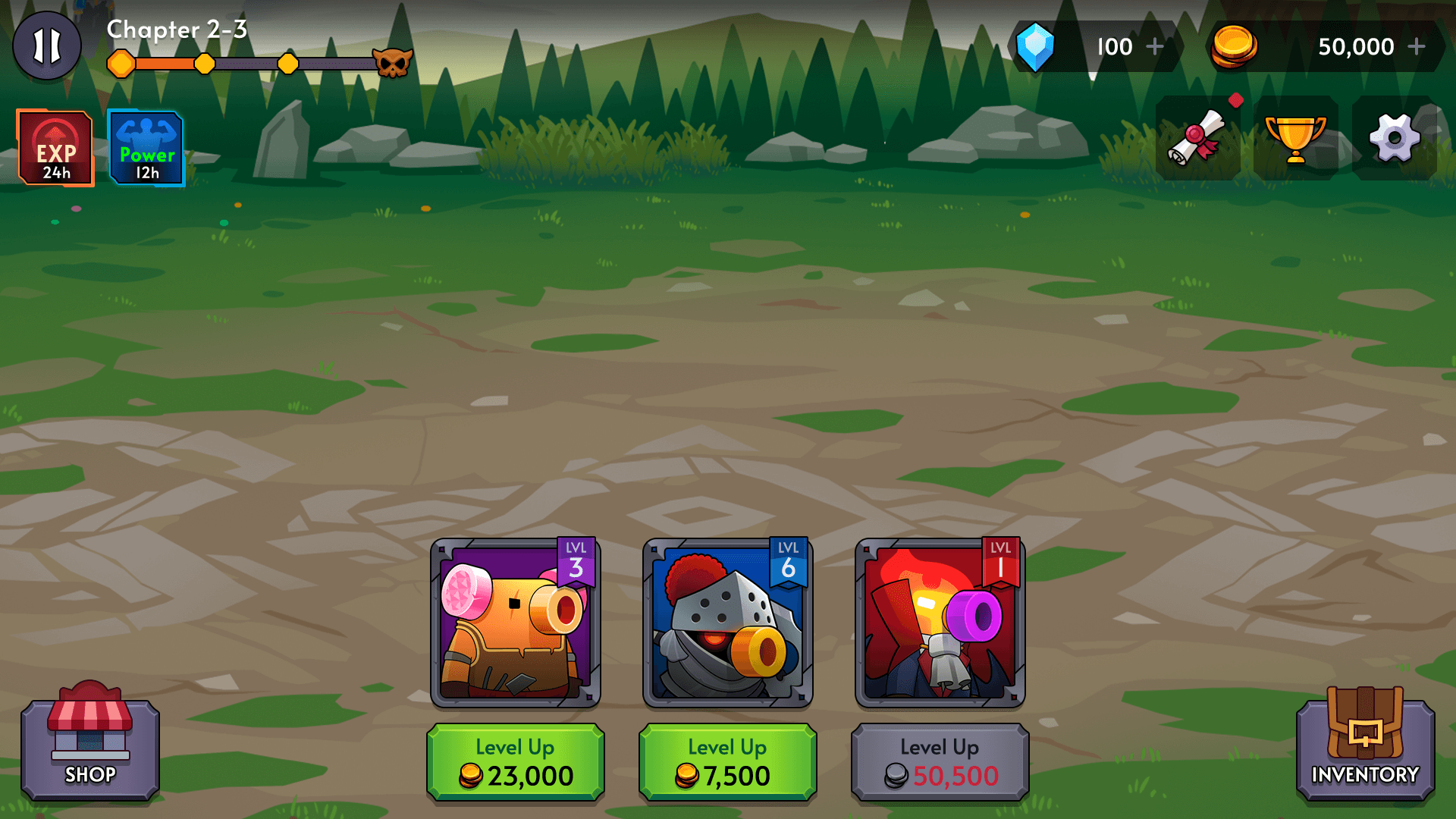Select the level 1 flame hero card
This screenshot has height=819, width=1456.
pyautogui.click(x=940, y=623)
